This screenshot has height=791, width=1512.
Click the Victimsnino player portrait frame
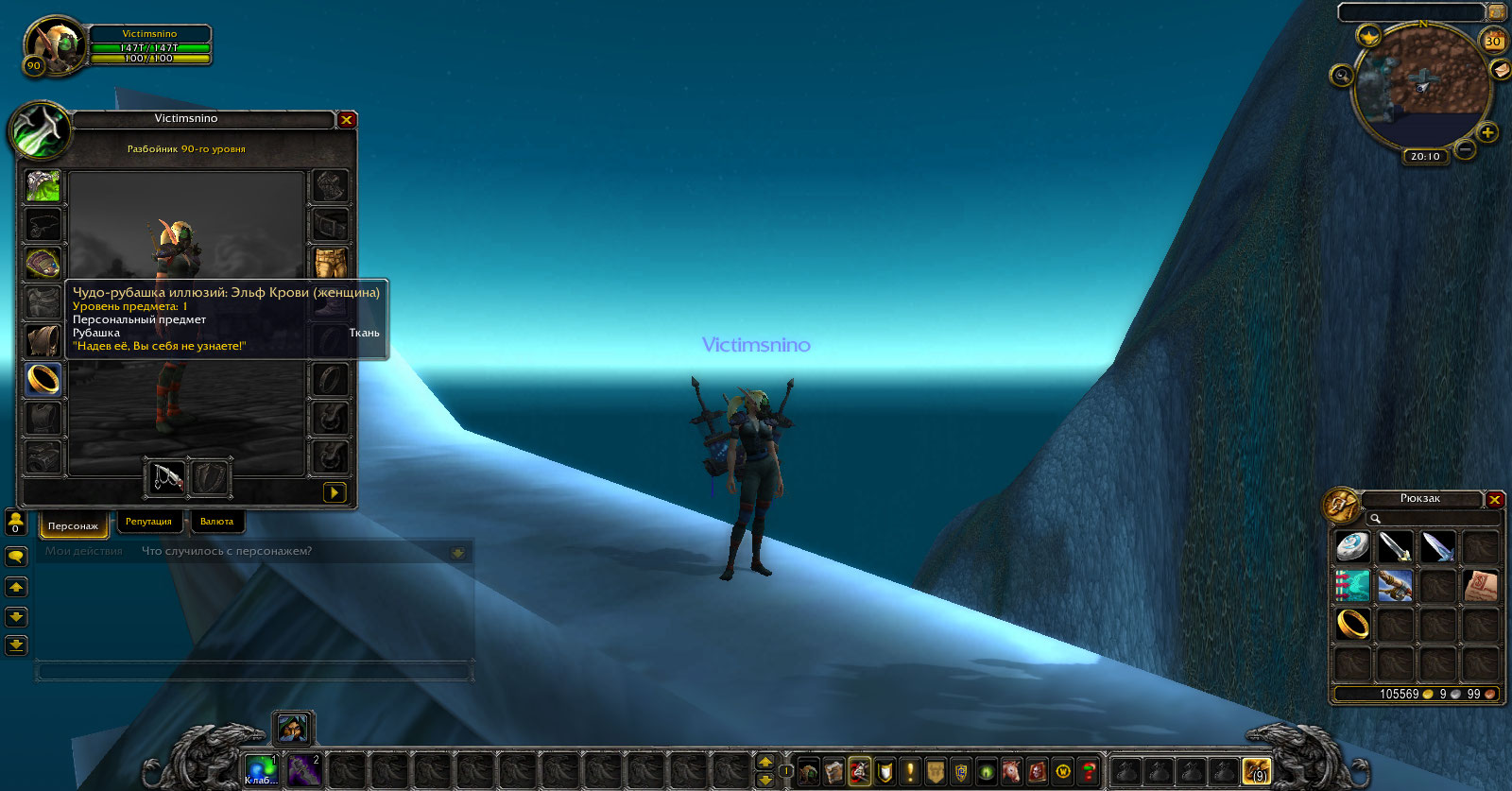click(x=55, y=44)
